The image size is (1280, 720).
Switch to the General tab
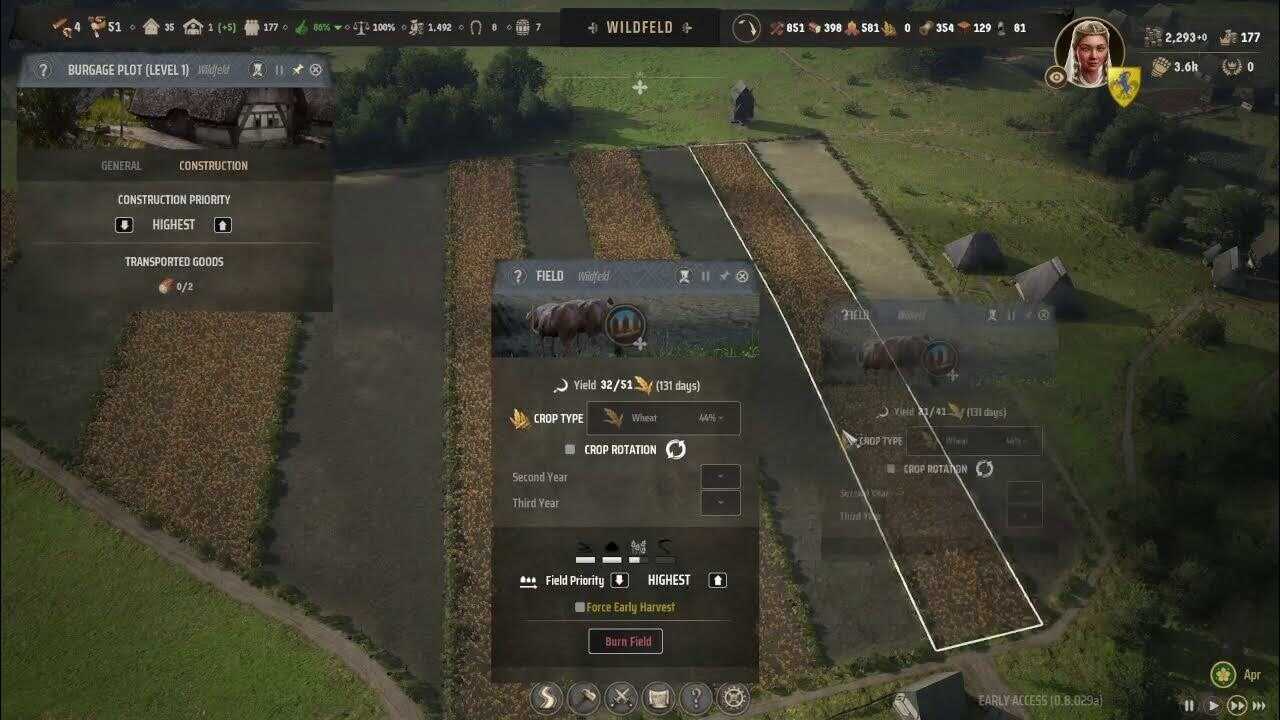coord(121,166)
